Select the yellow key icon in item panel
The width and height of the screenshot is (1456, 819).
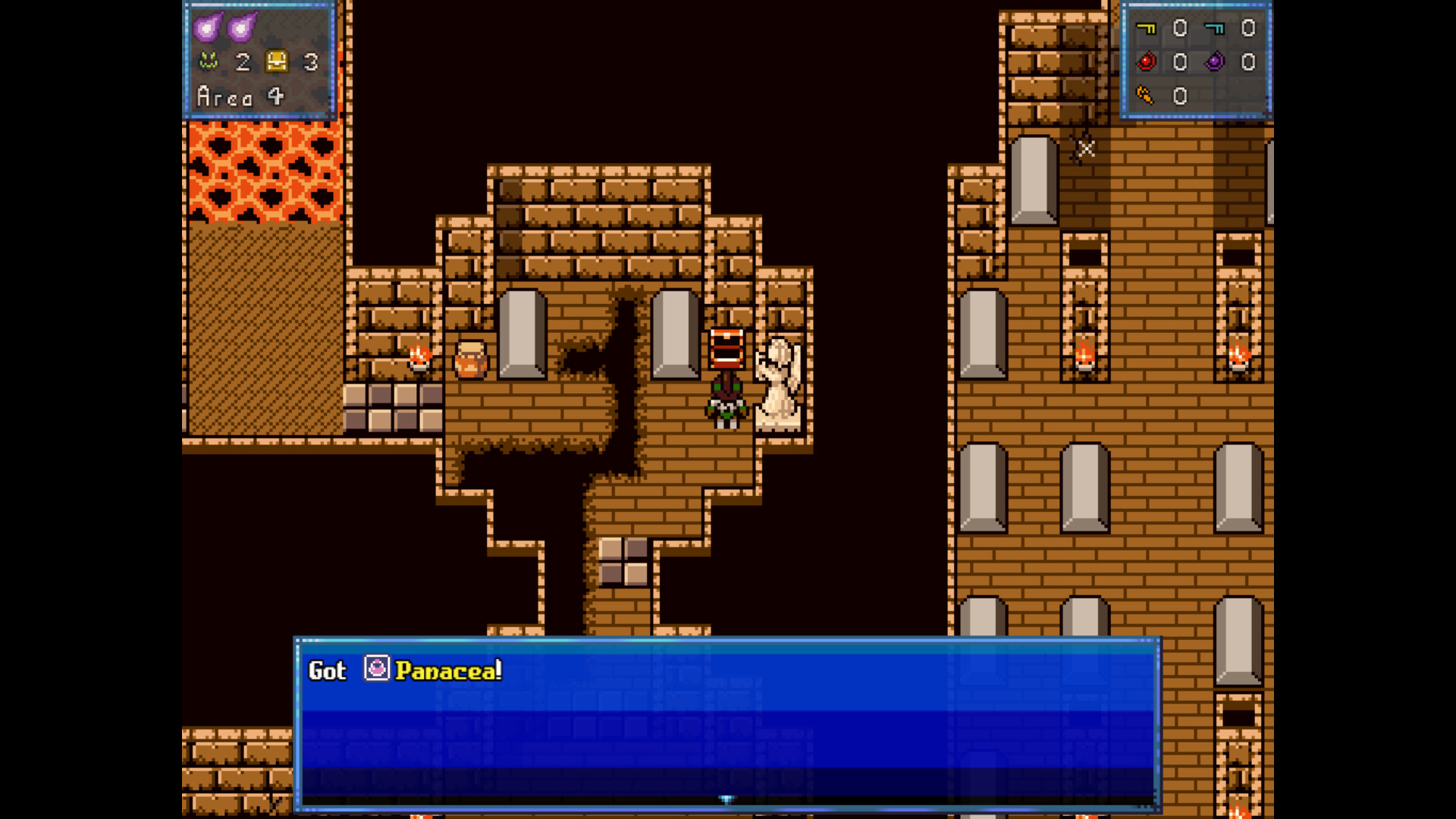pos(1147,29)
